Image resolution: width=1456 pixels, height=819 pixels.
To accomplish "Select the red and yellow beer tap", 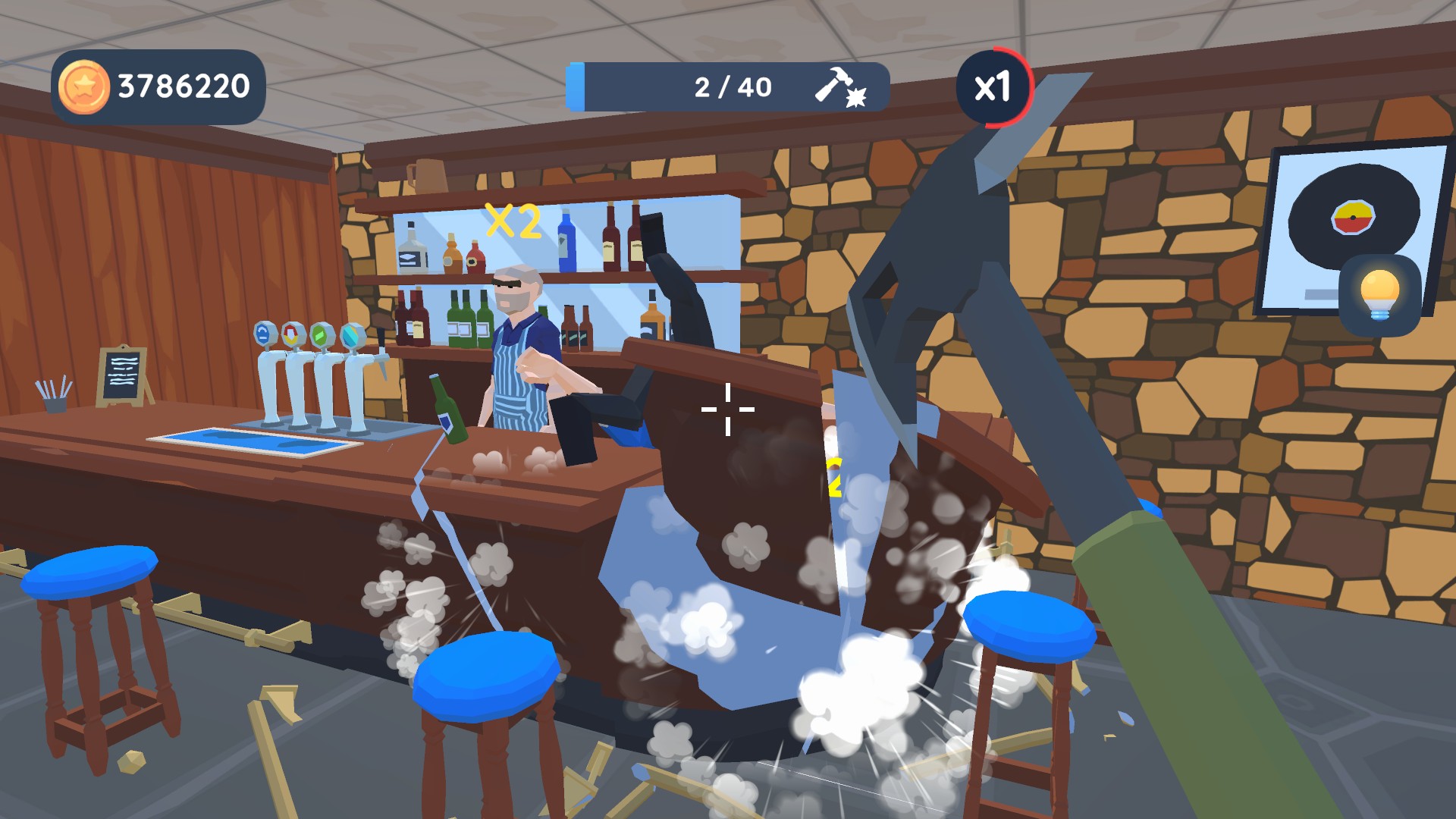I will pos(292,332).
